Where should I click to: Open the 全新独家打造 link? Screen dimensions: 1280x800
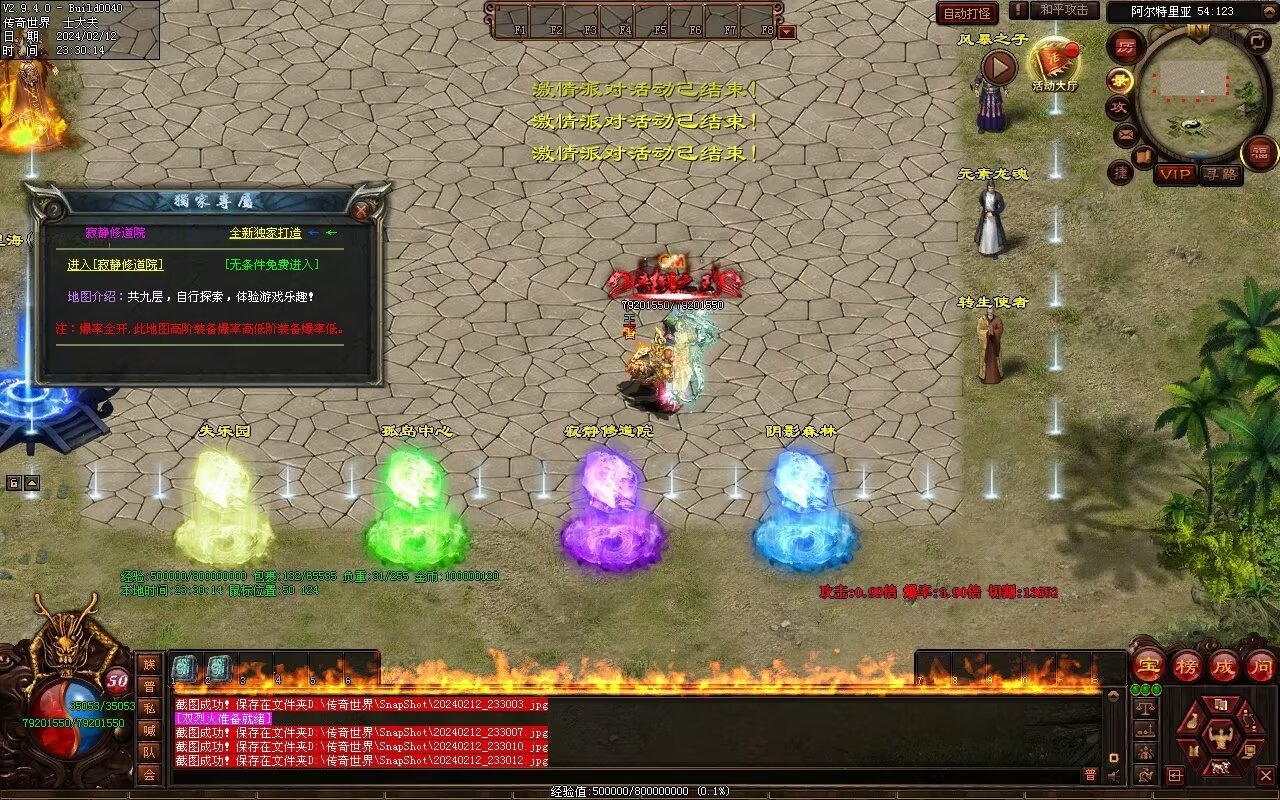point(265,233)
